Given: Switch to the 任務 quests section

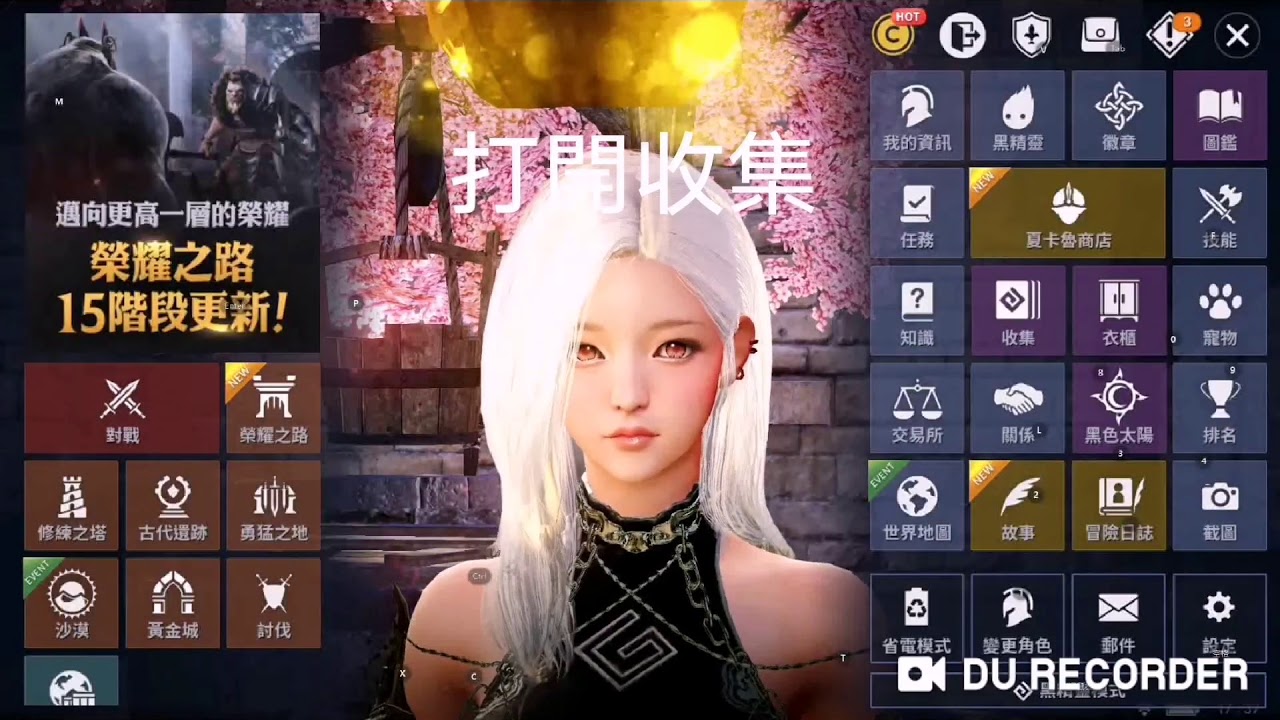Looking at the screenshot, I should coord(916,213).
